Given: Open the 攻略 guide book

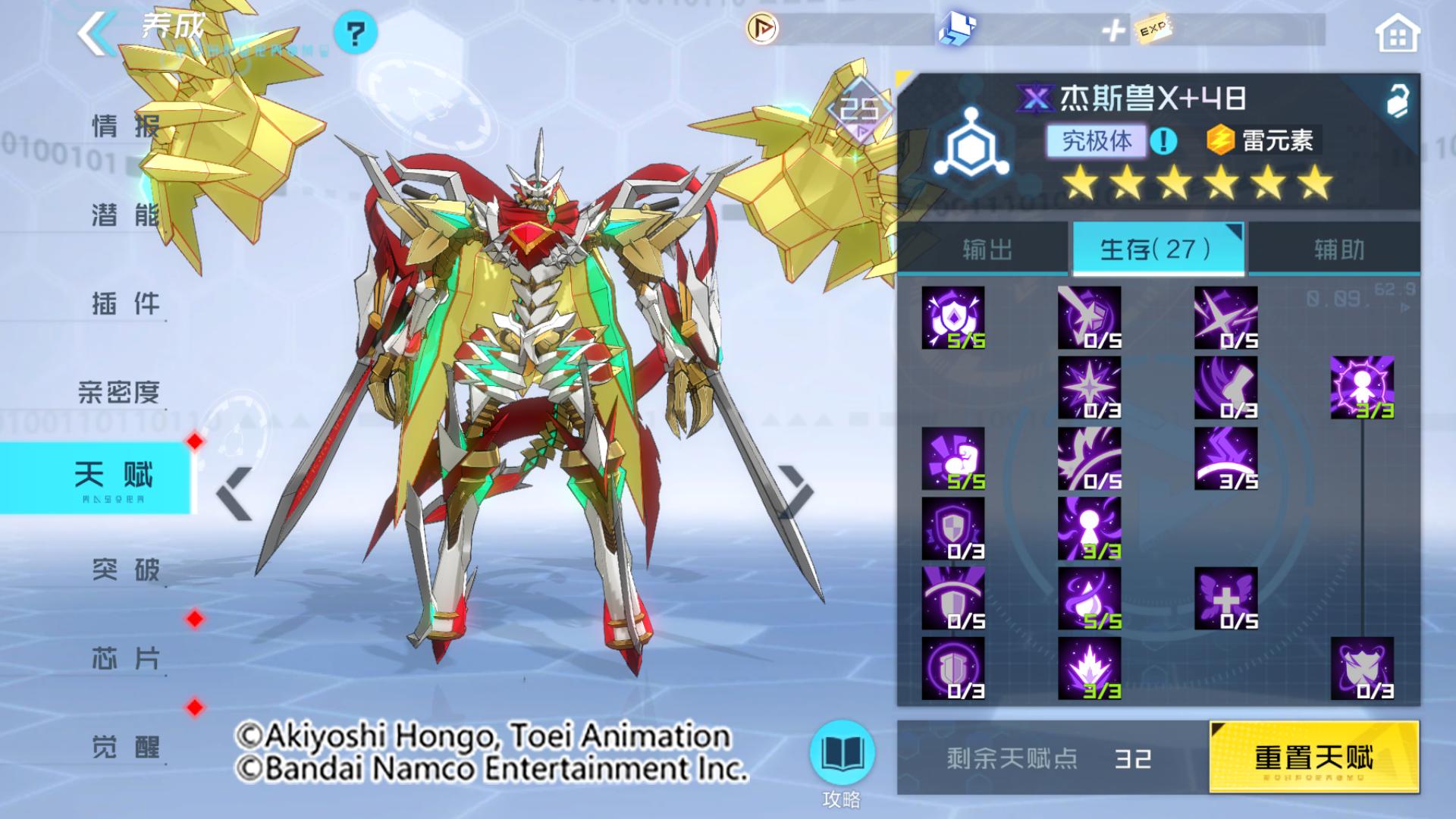Looking at the screenshot, I should point(842,755).
